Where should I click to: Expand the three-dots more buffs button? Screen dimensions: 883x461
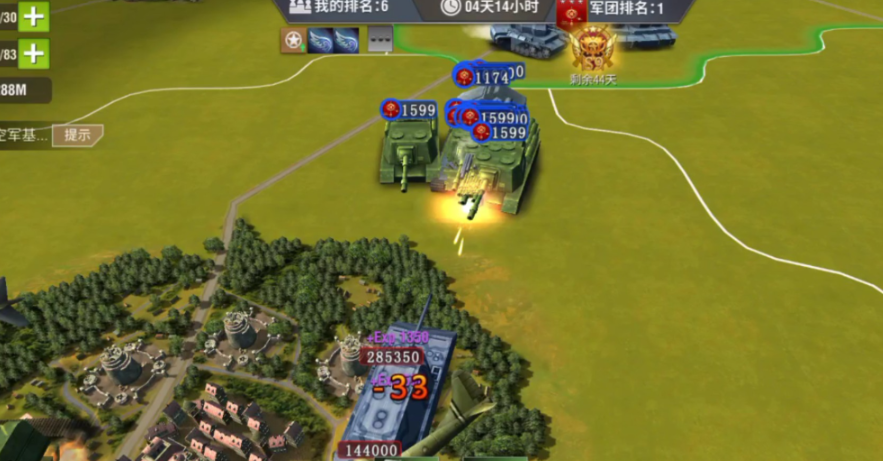[x=379, y=40]
